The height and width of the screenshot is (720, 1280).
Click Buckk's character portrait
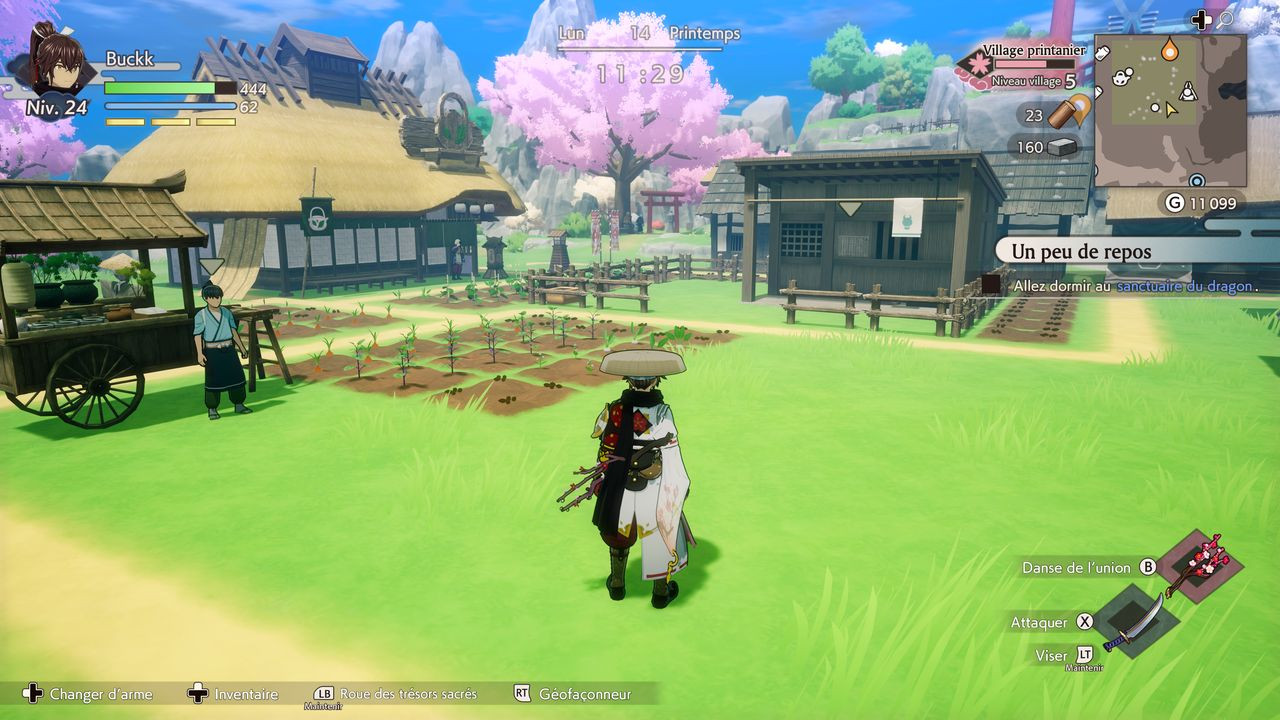point(57,60)
